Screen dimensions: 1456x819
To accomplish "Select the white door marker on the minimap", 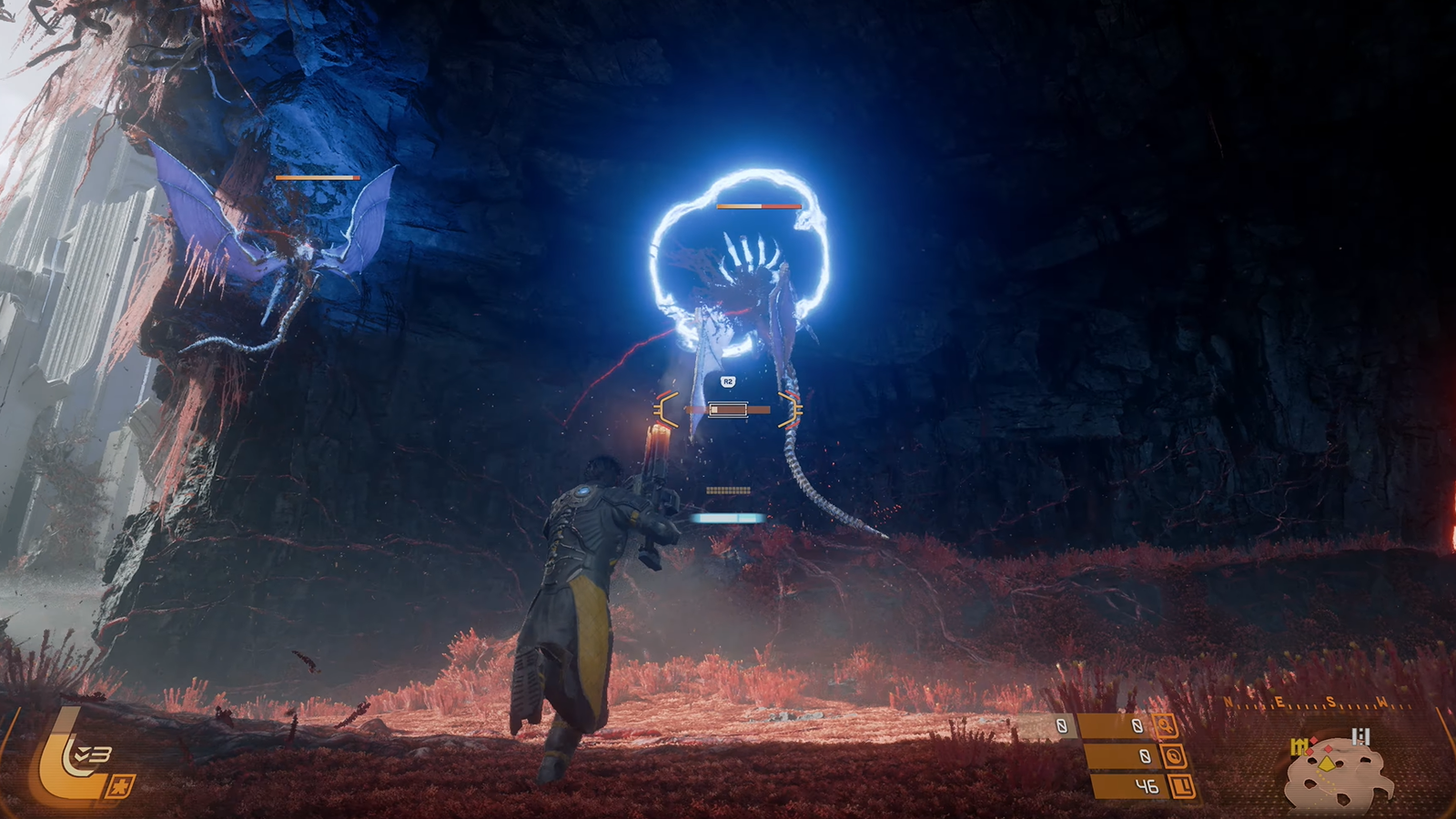I will click(x=1361, y=736).
